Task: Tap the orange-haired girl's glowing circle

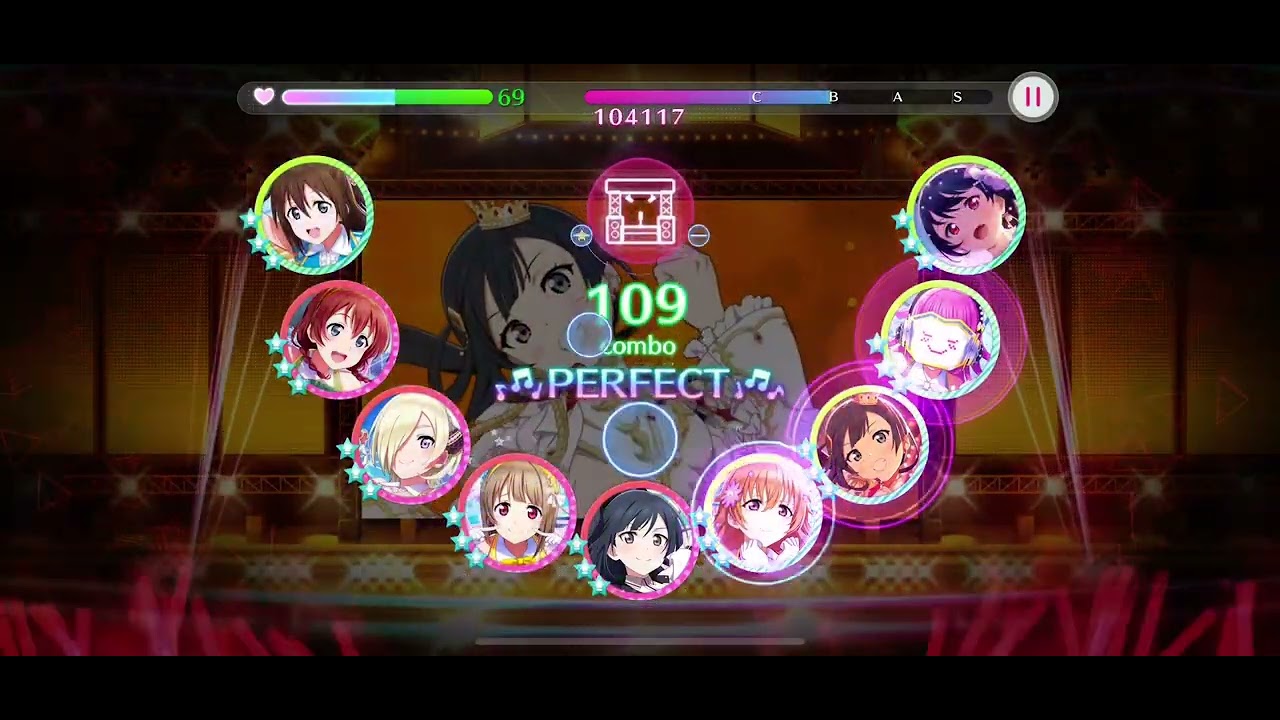Action: (x=764, y=512)
